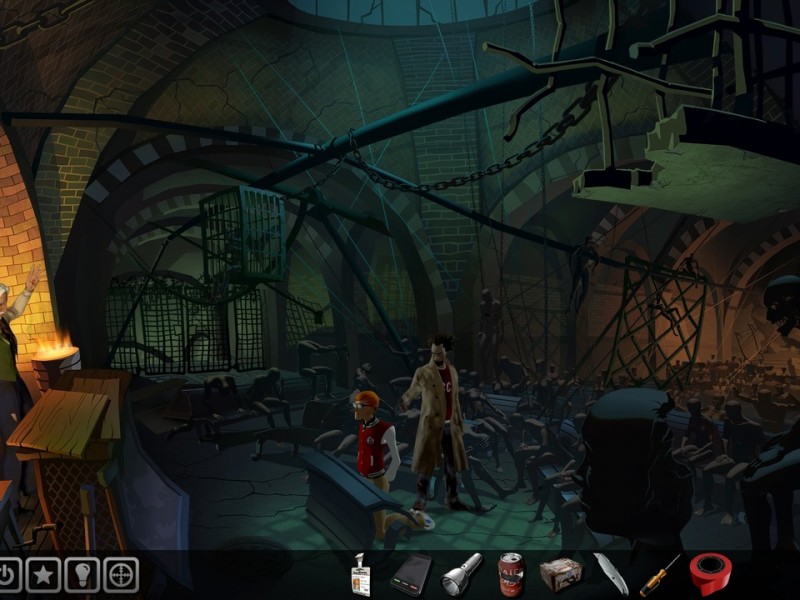The image size is (800, 600).
Task: Choose the red tape roll item
Action: (x=710, y=574)
